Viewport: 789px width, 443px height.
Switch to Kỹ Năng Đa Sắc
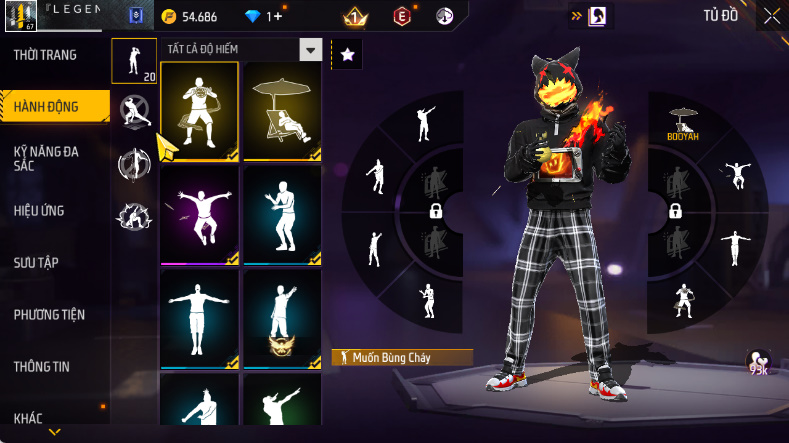pyautogui.click(x=47, y=158)
